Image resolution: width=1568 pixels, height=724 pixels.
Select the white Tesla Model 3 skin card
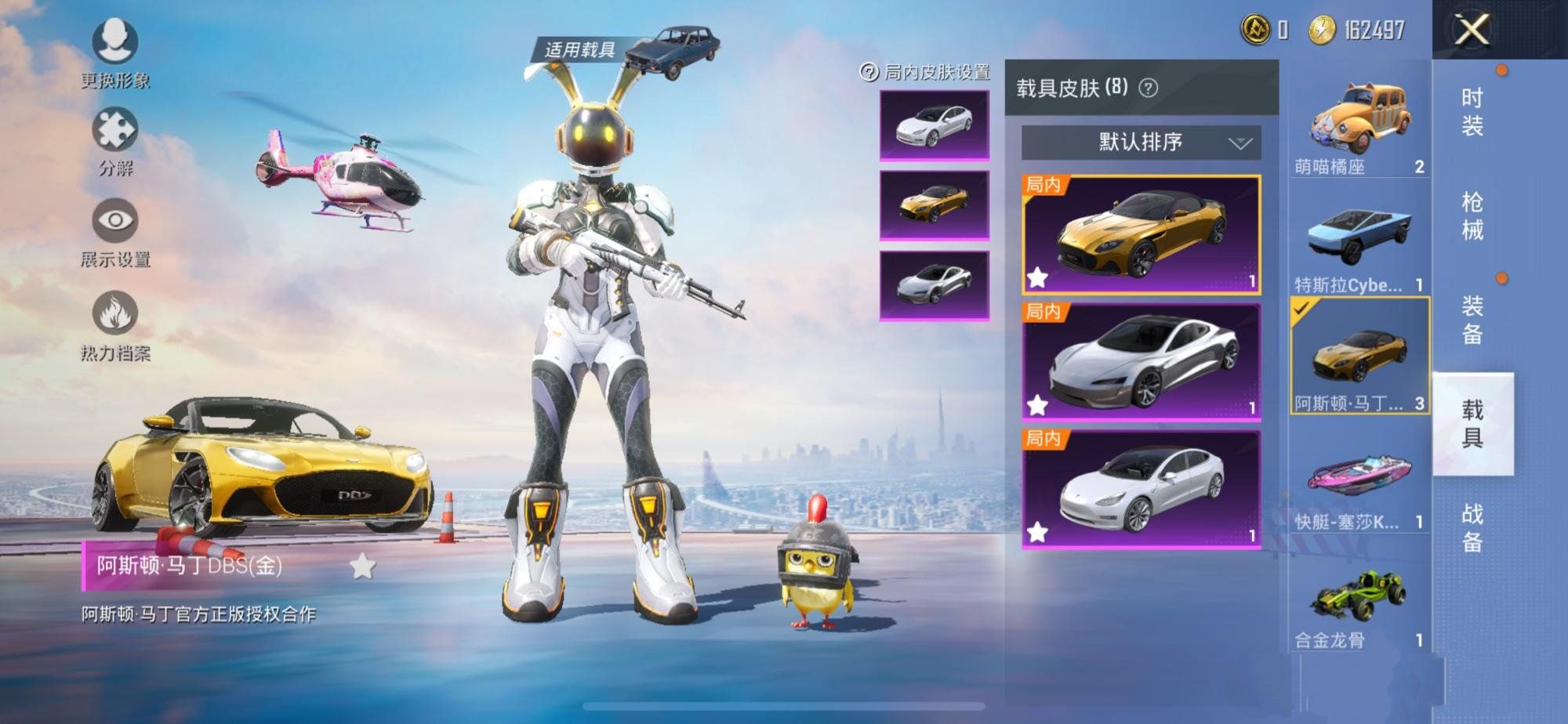pos(1141,489)
